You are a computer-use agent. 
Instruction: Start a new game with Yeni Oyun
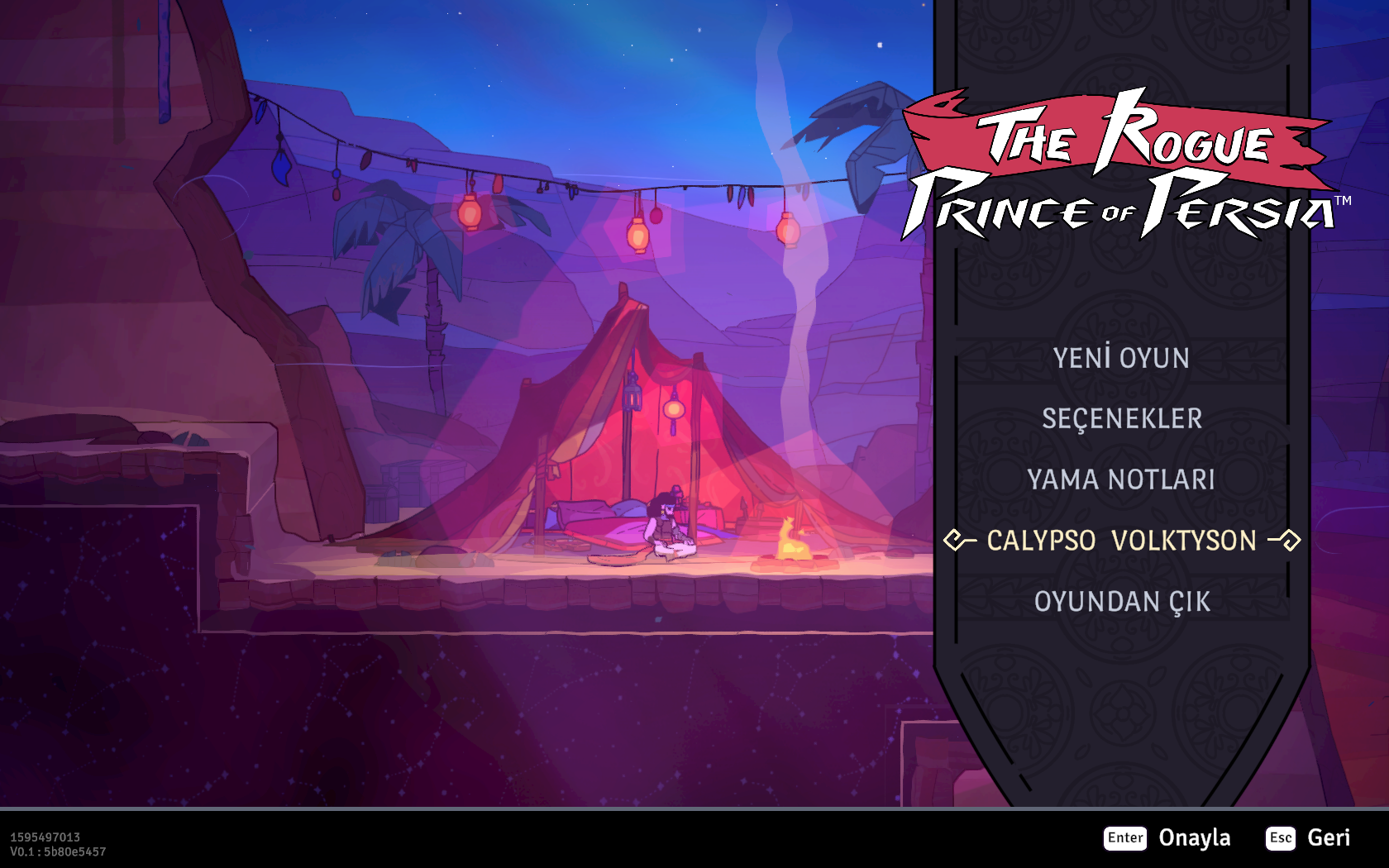pos(1121,358)
